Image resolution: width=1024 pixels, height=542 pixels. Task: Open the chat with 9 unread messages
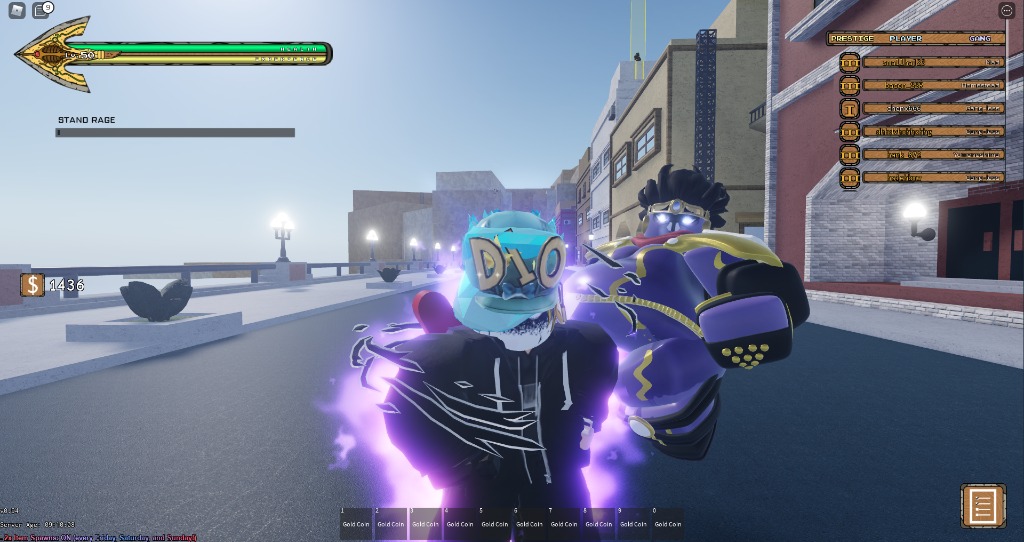coord(41,11)
